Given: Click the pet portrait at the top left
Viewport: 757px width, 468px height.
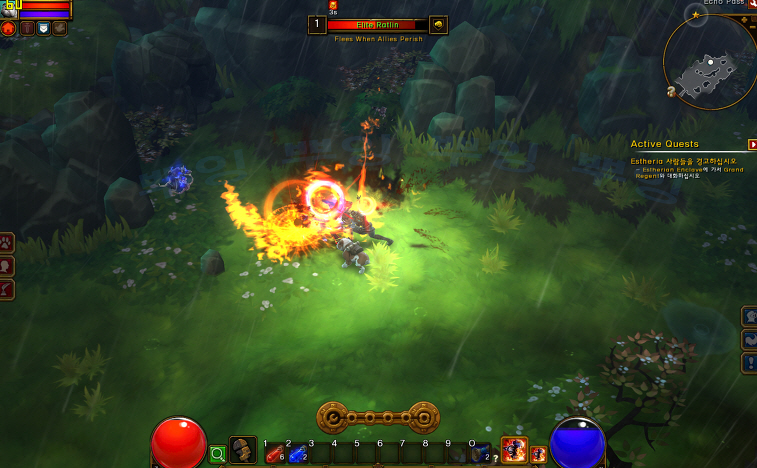Looking at the screenshot, I should tap(8, 9).
